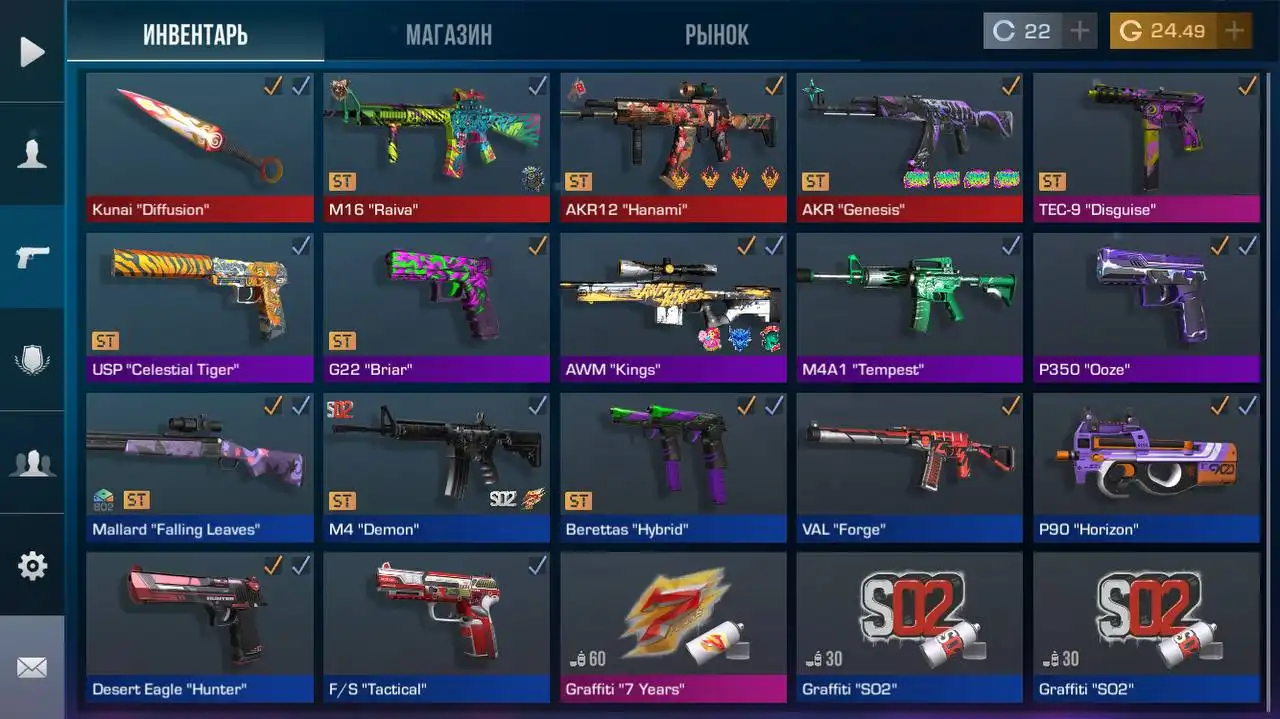Open the clan shield emblem icon

point(32,360)
